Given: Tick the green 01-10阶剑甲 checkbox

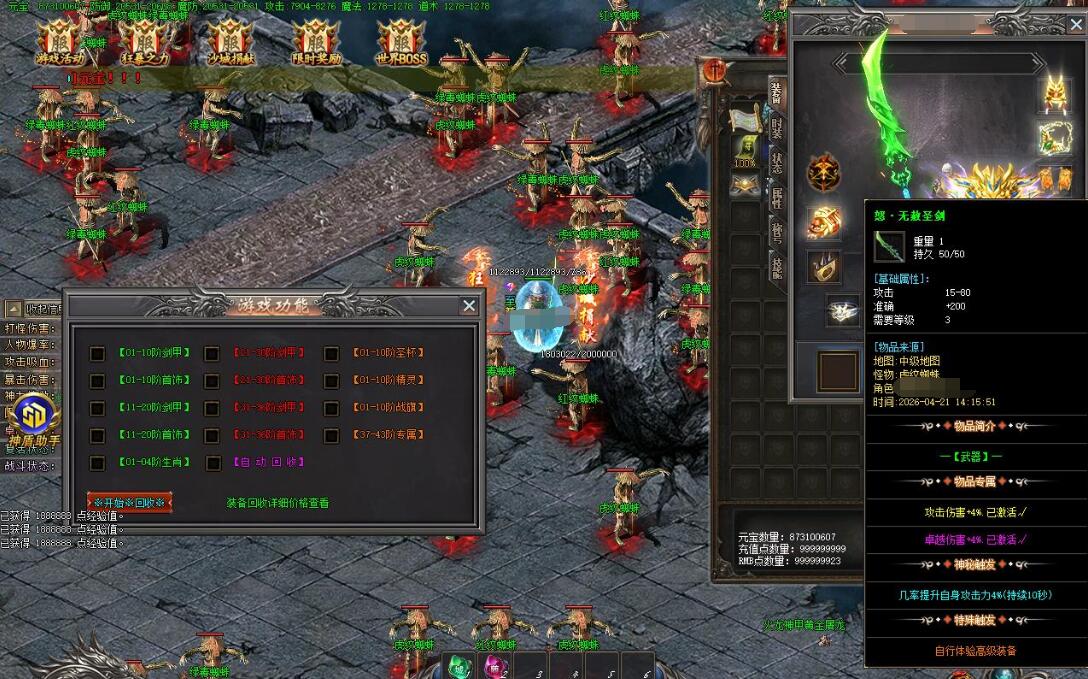Looking at the screenshot, I should pos(97,353).
